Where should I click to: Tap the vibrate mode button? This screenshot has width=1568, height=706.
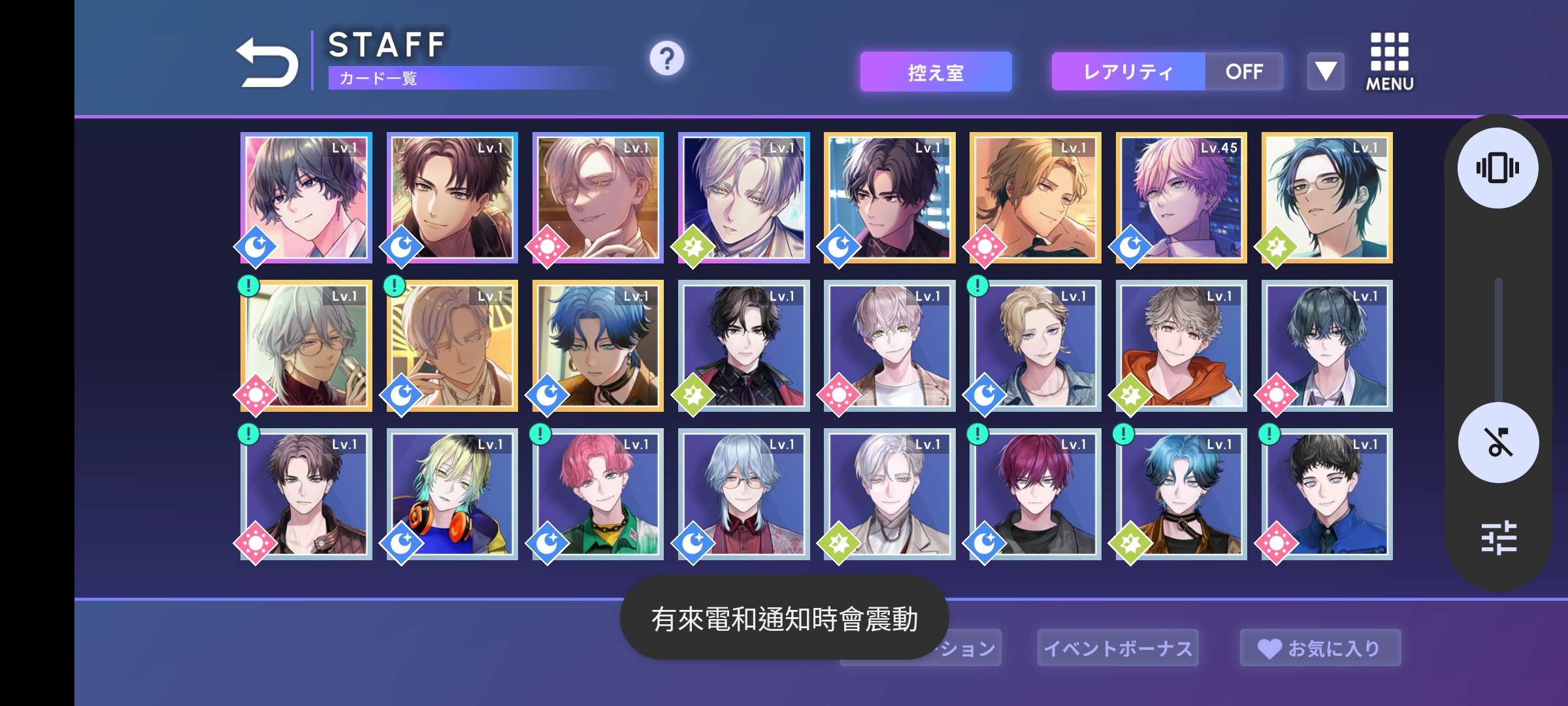[x=1497, y=168]
